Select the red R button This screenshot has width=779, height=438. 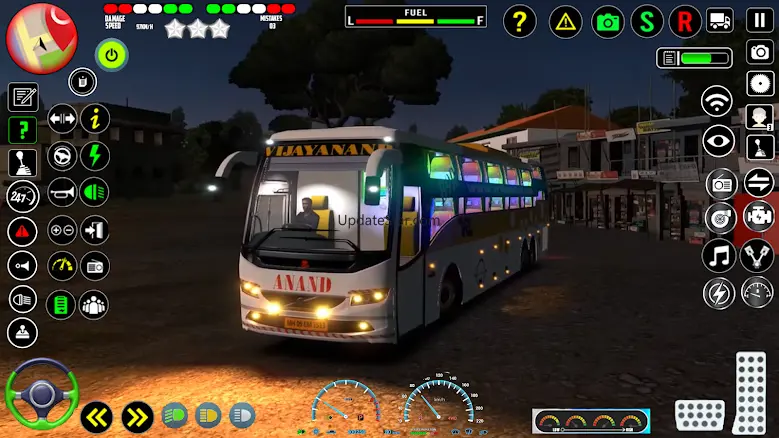pyautogui.click(x=685, y=21)
